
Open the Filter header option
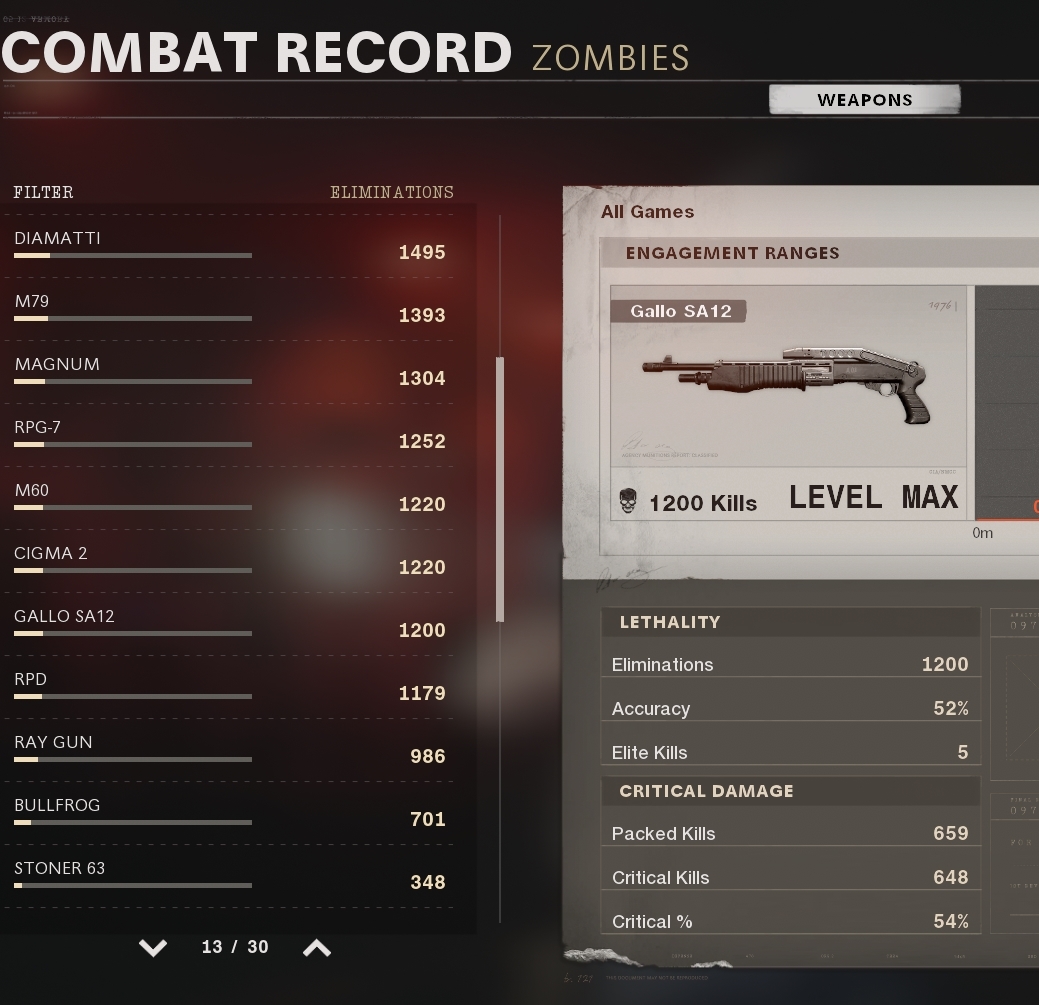coord(43,192)
